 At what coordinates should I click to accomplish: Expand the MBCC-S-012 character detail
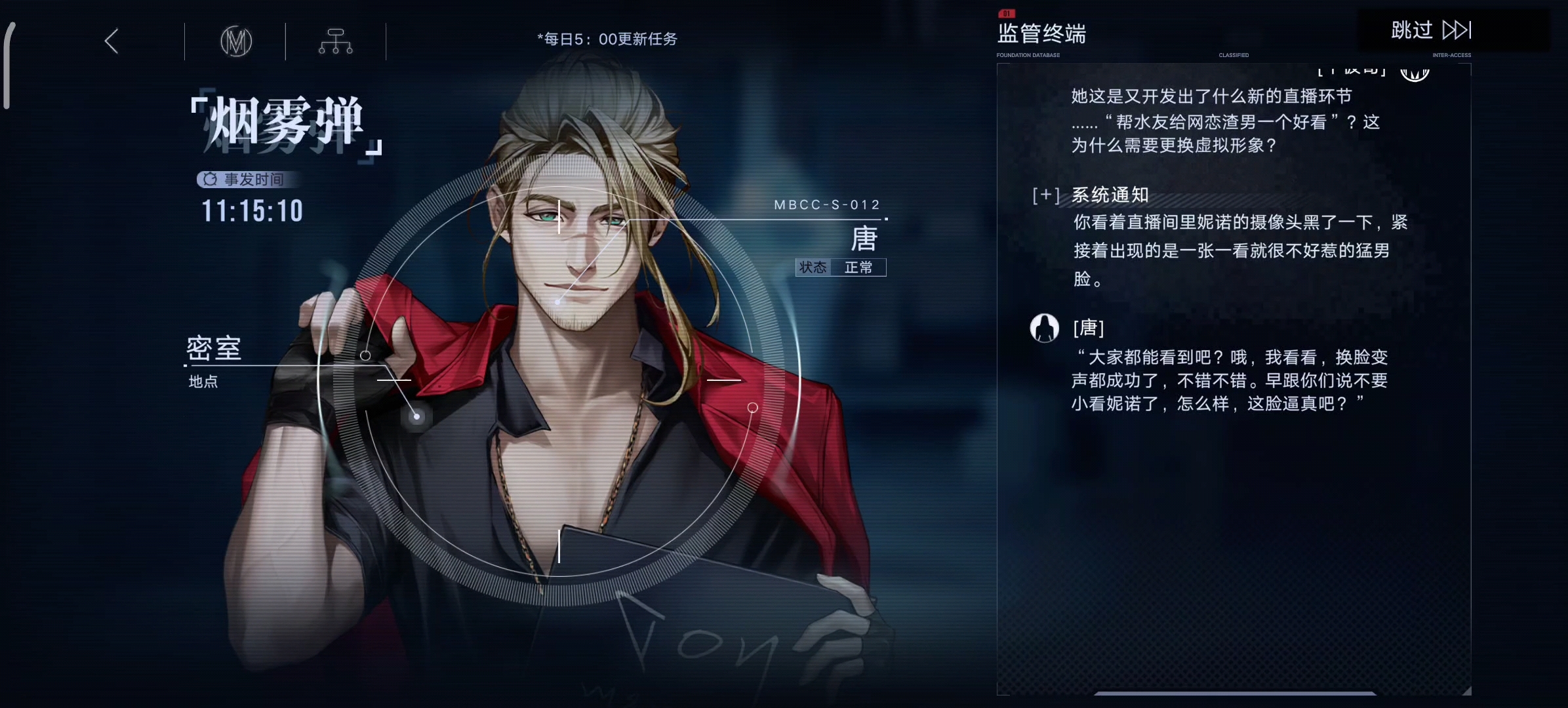(828, 205)
